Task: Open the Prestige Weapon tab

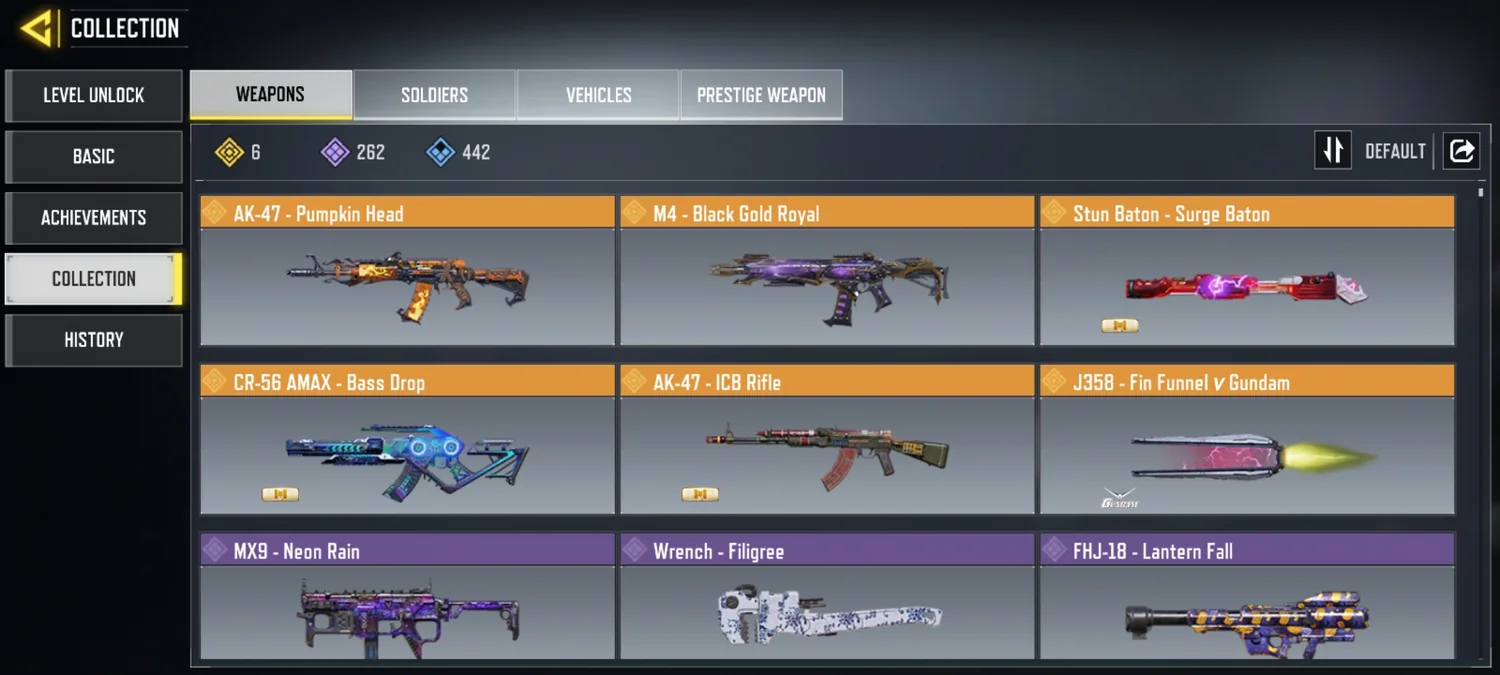Action: (761, 95)
